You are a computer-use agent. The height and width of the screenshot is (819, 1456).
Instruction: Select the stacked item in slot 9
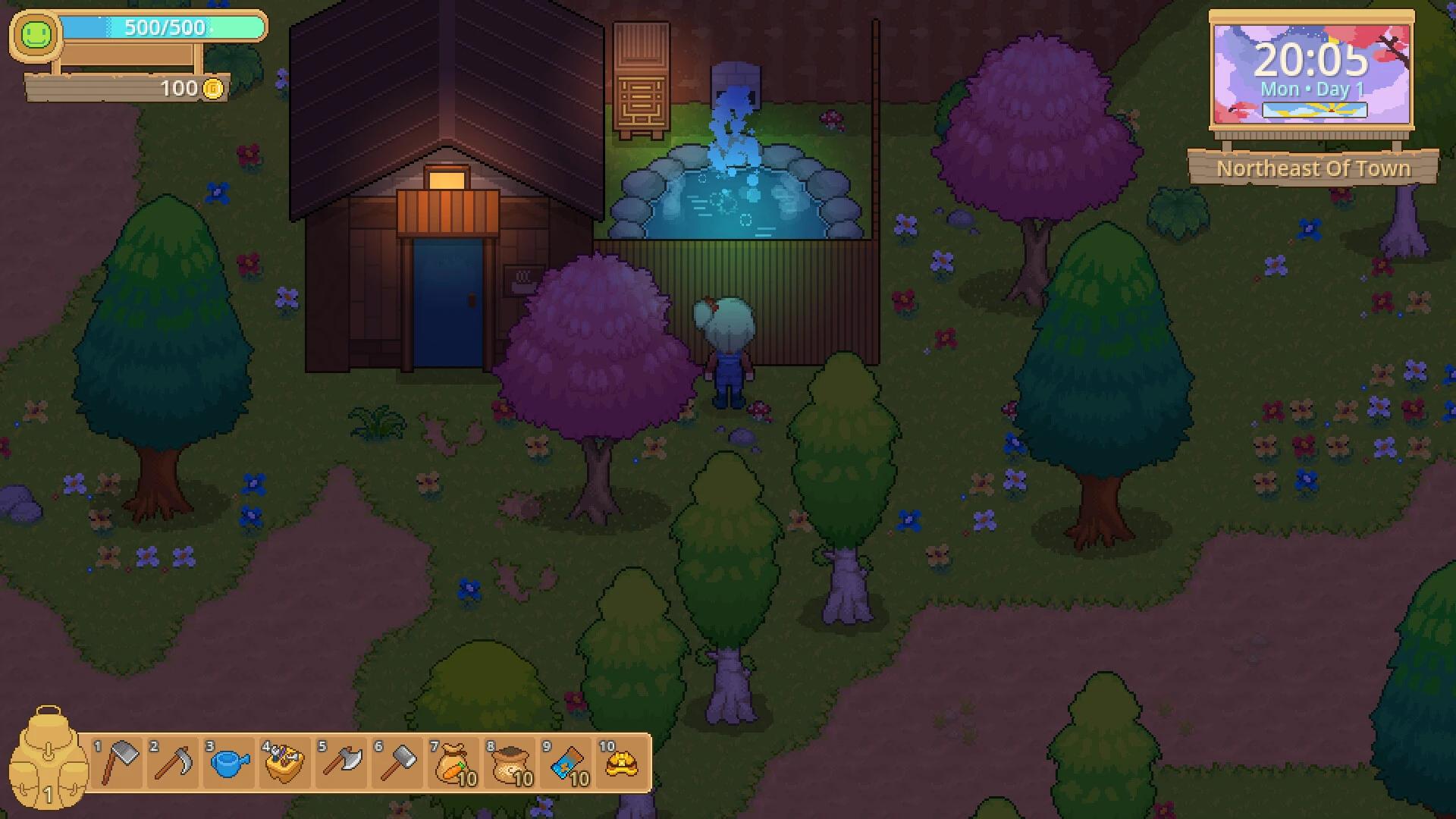pos(566,763)
